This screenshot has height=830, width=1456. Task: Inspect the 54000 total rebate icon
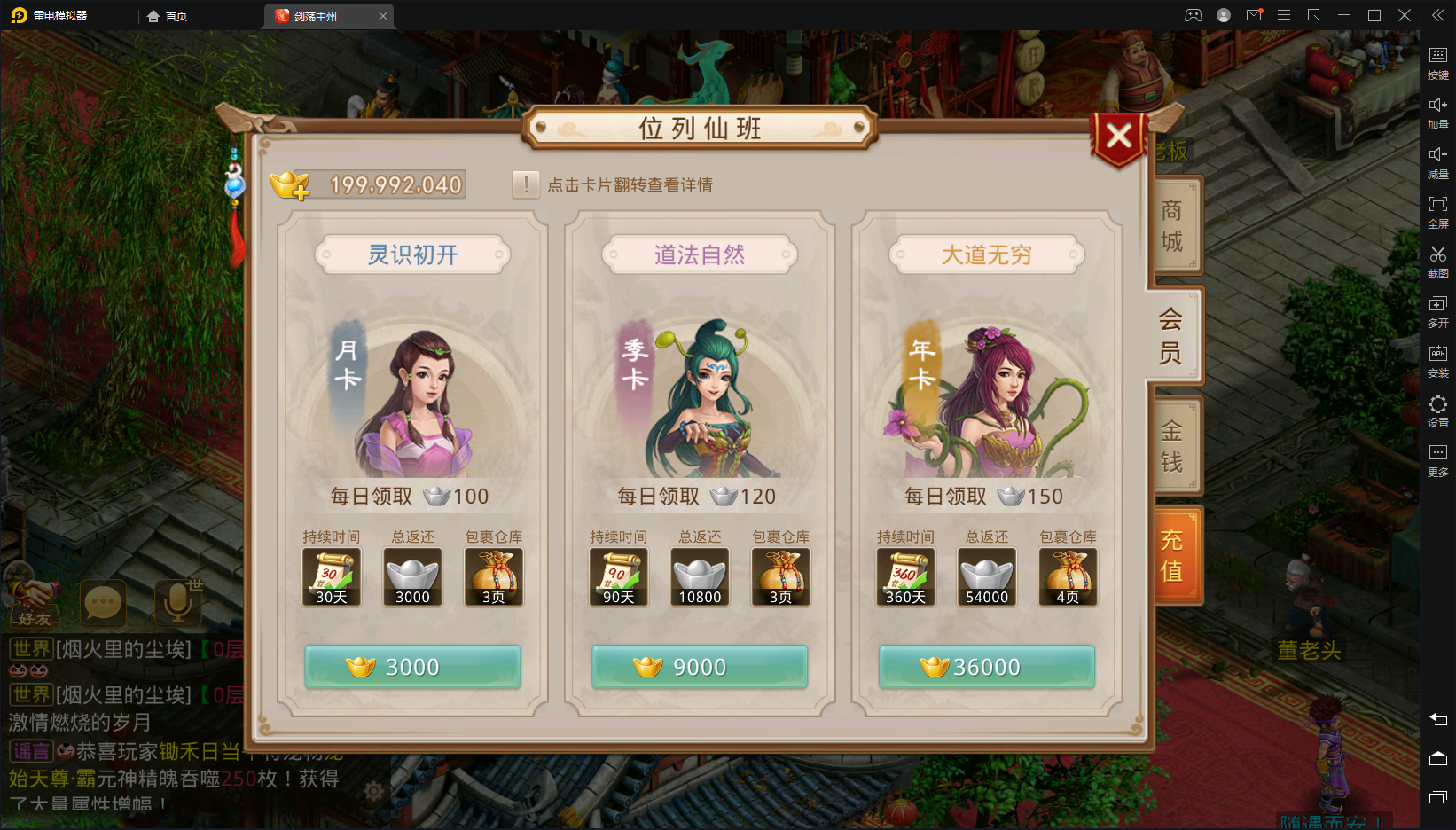click(987, 576)
